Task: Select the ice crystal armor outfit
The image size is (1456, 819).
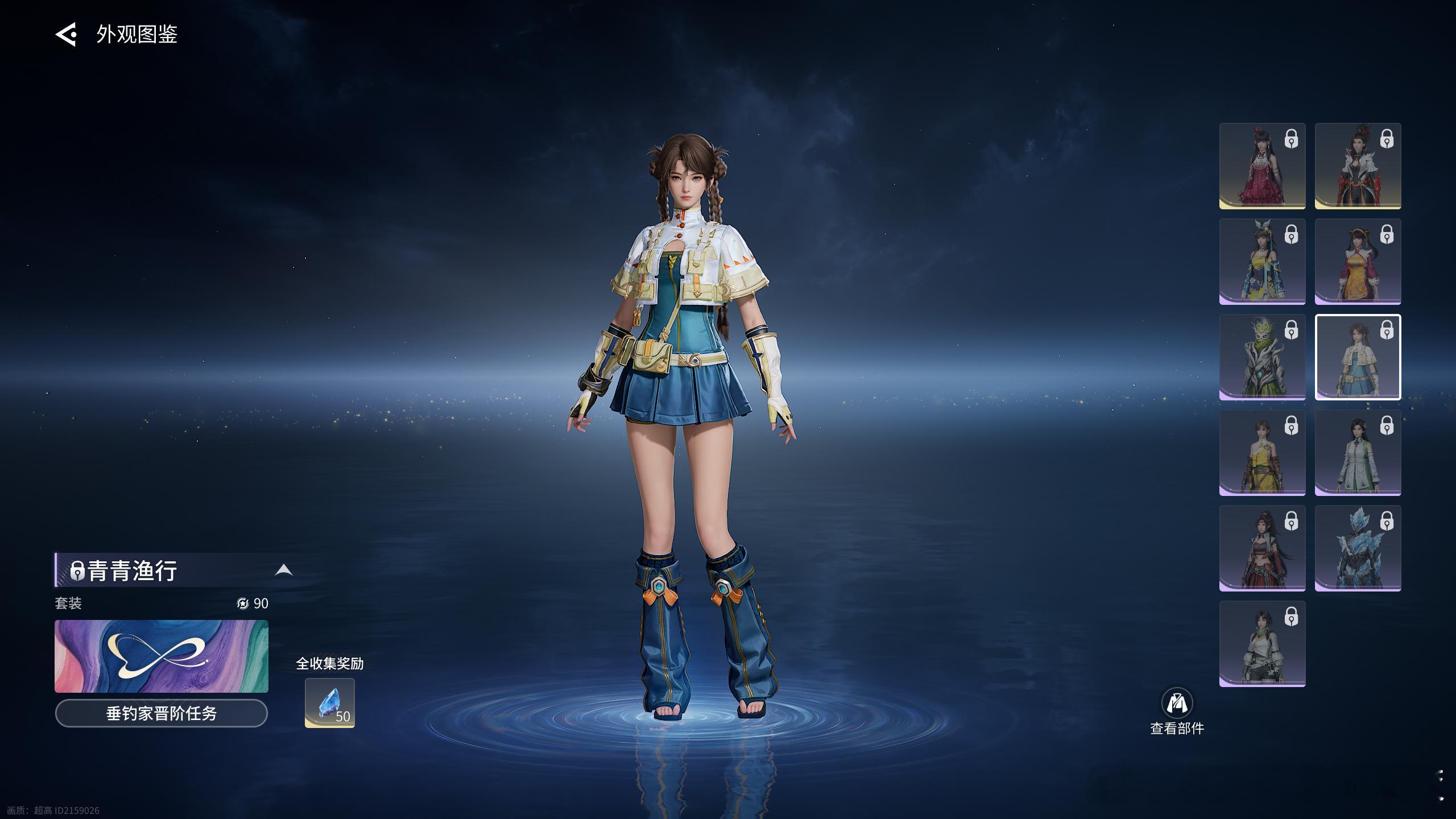Action: pos(1358,548)
